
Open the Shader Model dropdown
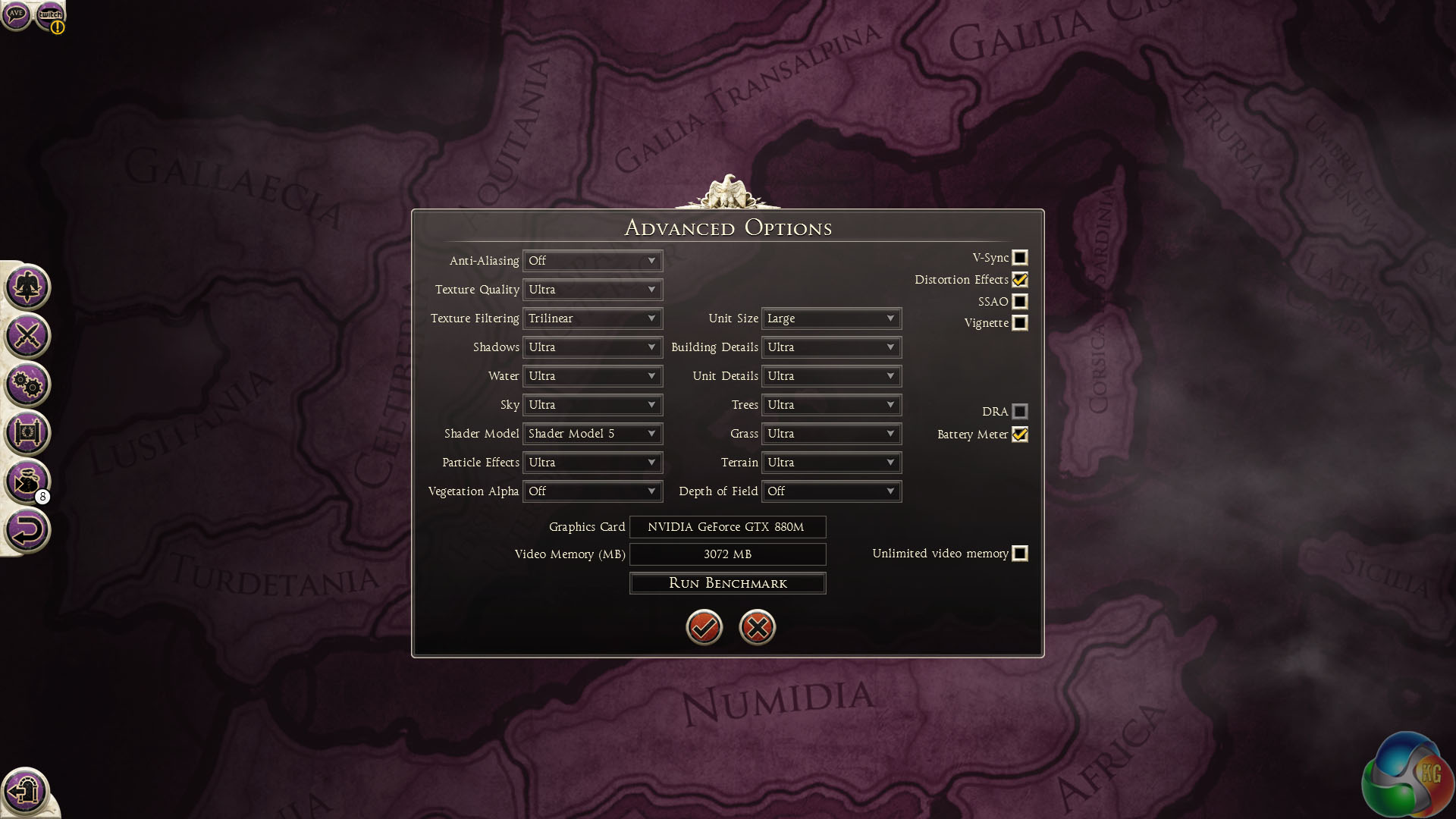592,434
